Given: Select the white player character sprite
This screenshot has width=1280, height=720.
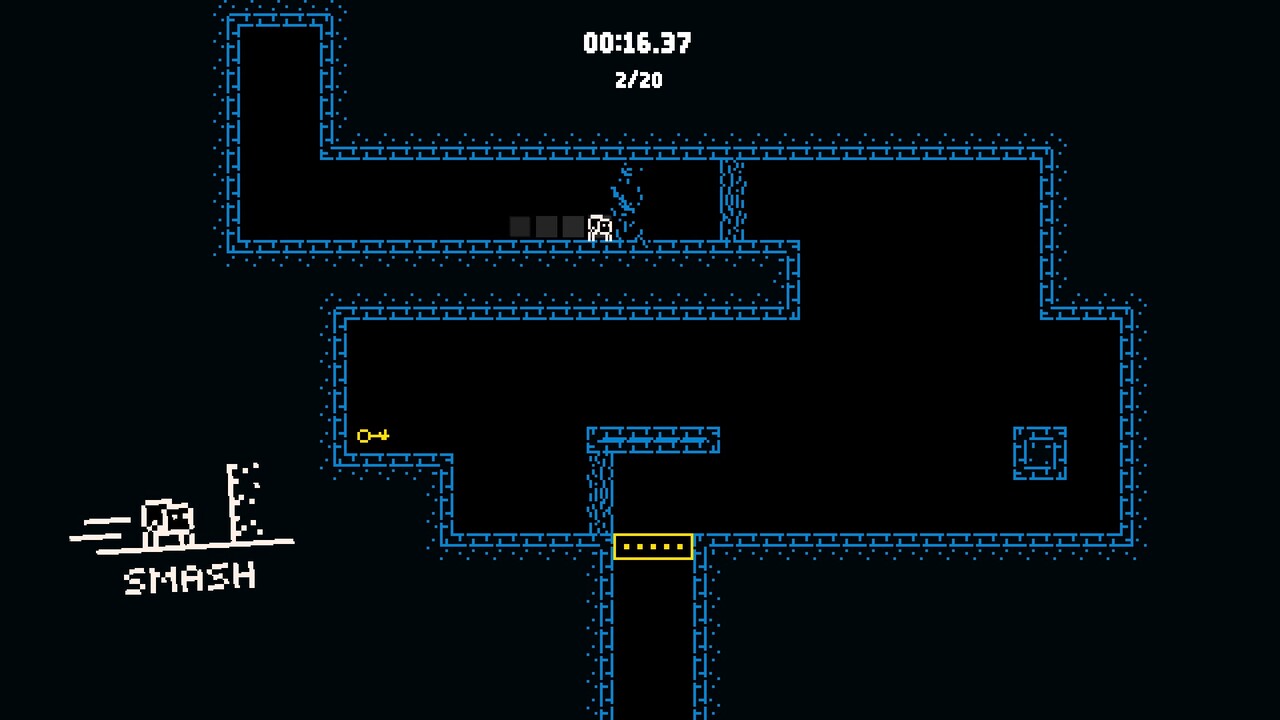Looking at the screenshot, I should [598, 227].
